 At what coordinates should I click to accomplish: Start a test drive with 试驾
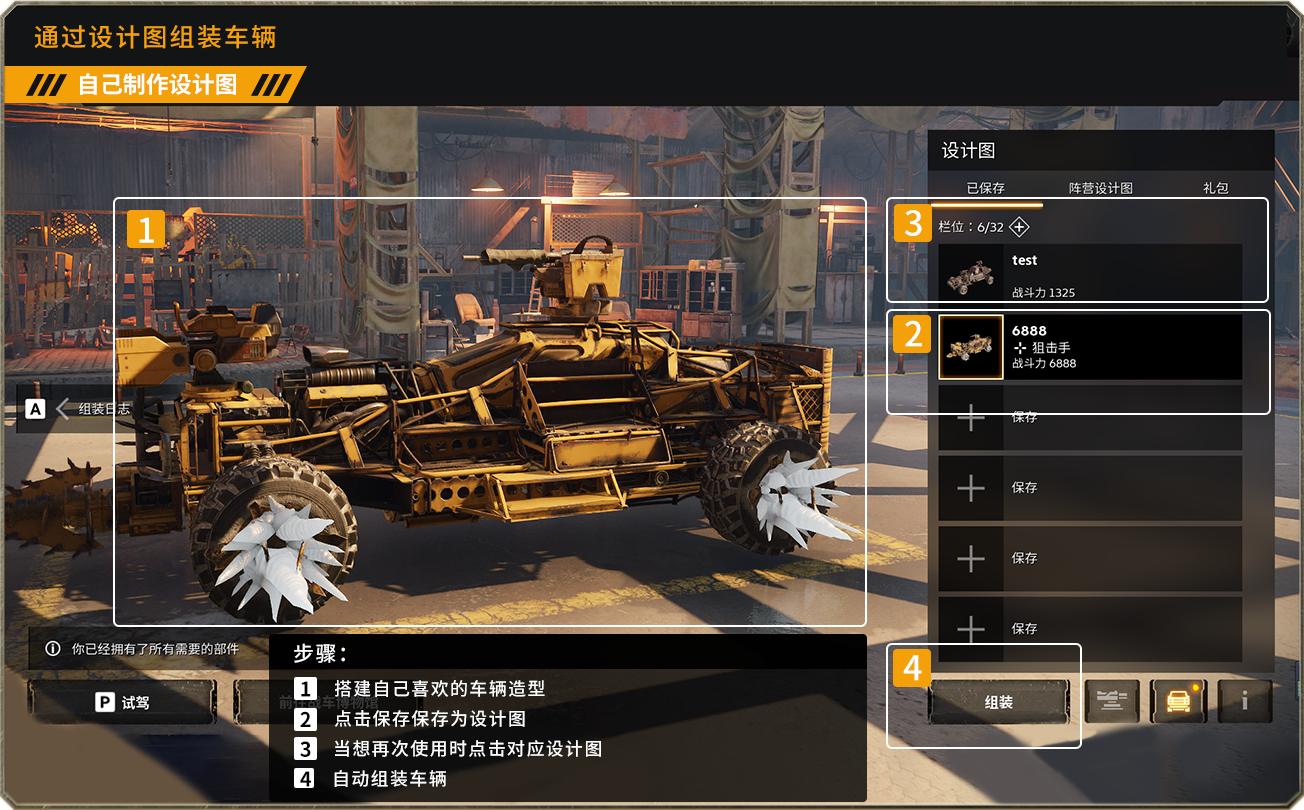pos(122,702)
